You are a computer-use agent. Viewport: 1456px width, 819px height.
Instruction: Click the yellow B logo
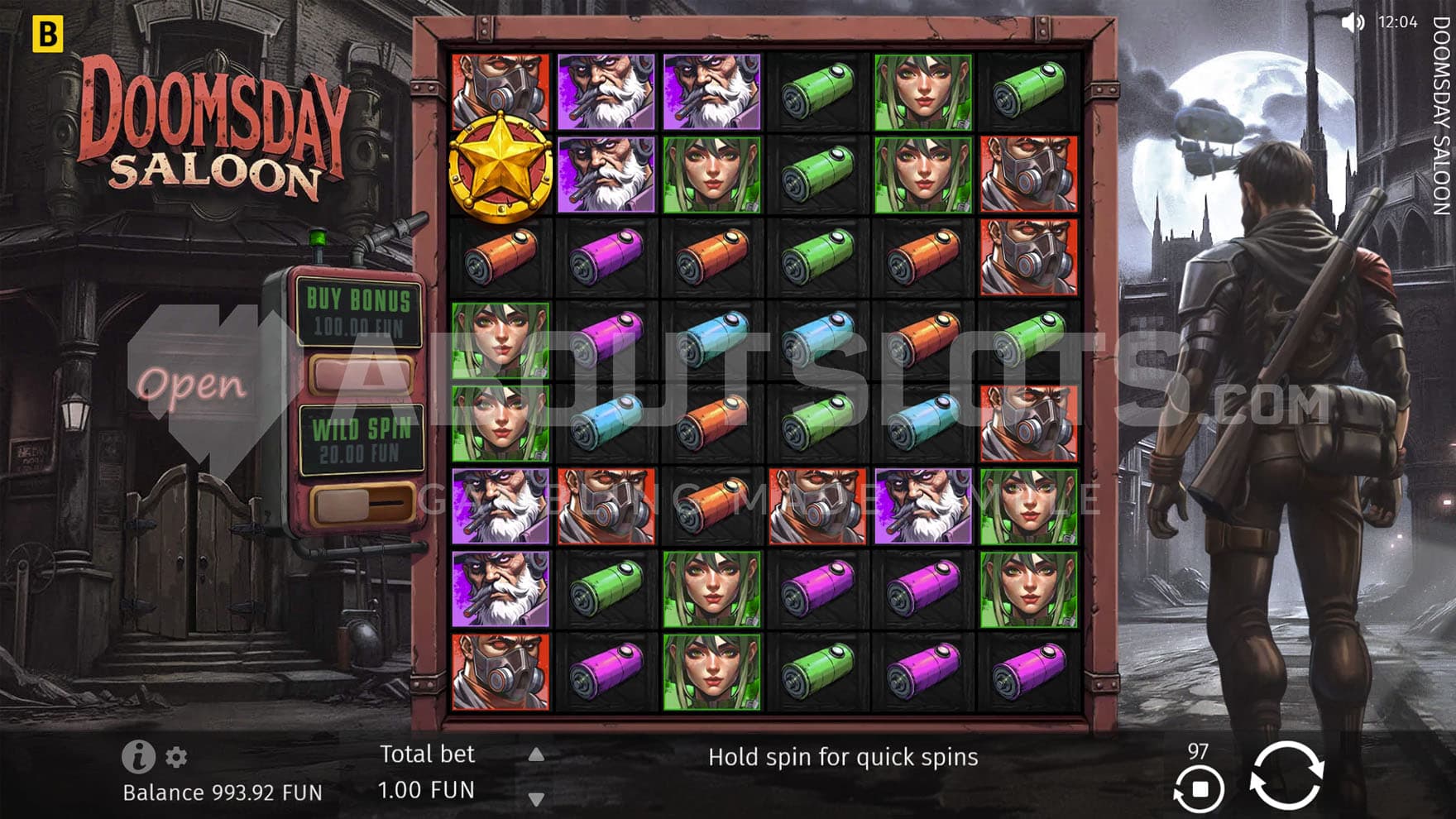point(47,35)
